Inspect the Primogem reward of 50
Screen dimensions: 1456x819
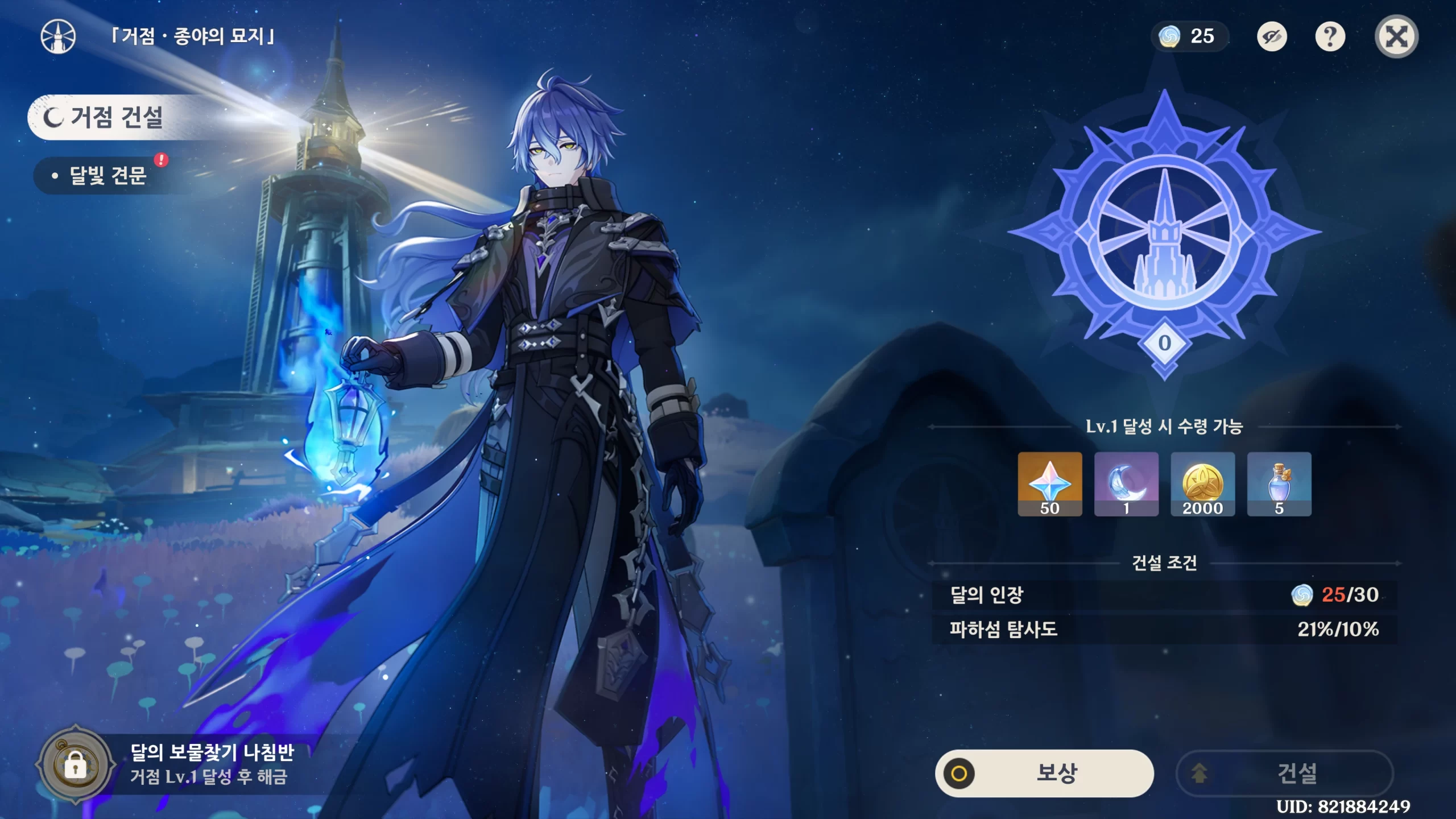coord(1050,484)
